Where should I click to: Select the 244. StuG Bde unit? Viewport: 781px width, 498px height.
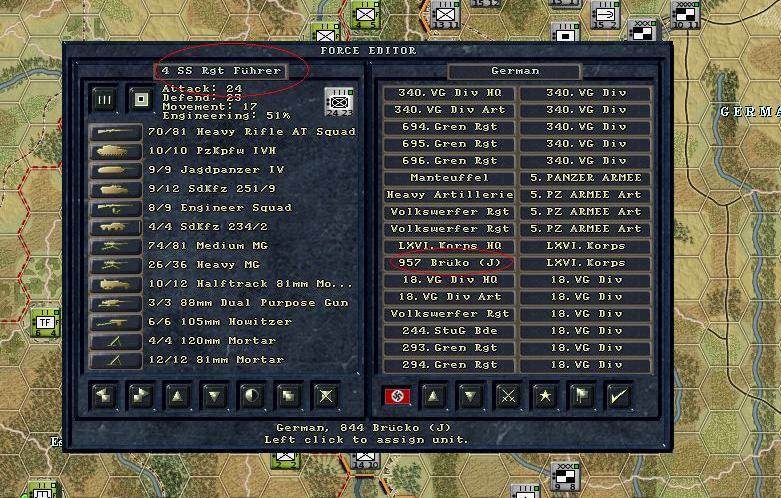pyautogui.click(x=449, y=331)
